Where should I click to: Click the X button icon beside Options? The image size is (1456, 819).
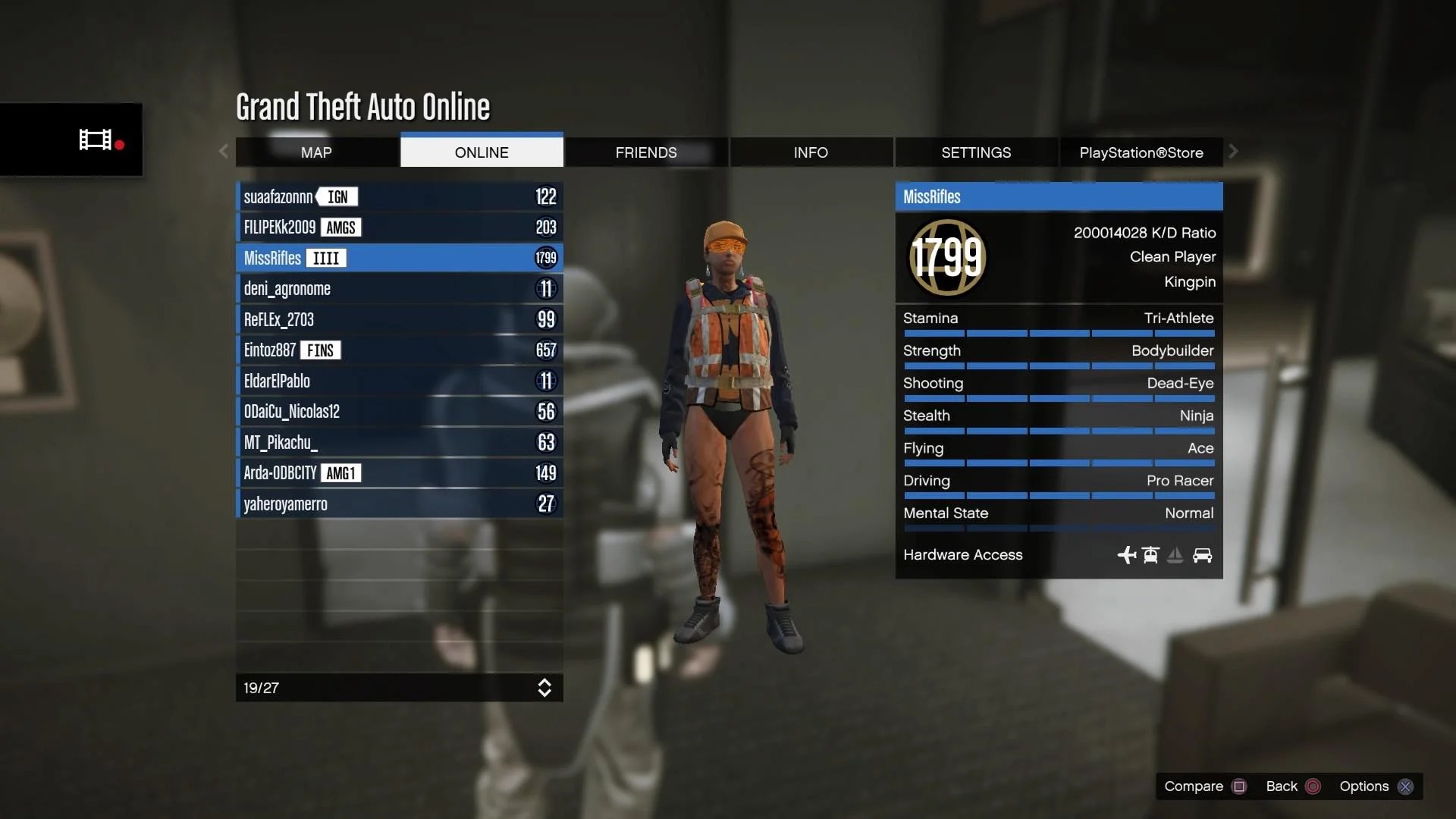pyautogui.click(x=1407, y=786)
